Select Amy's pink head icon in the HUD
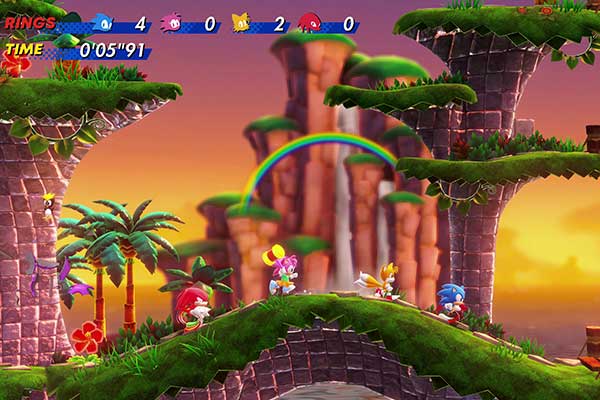The image size is (600, 400). (x=171, y=22)
